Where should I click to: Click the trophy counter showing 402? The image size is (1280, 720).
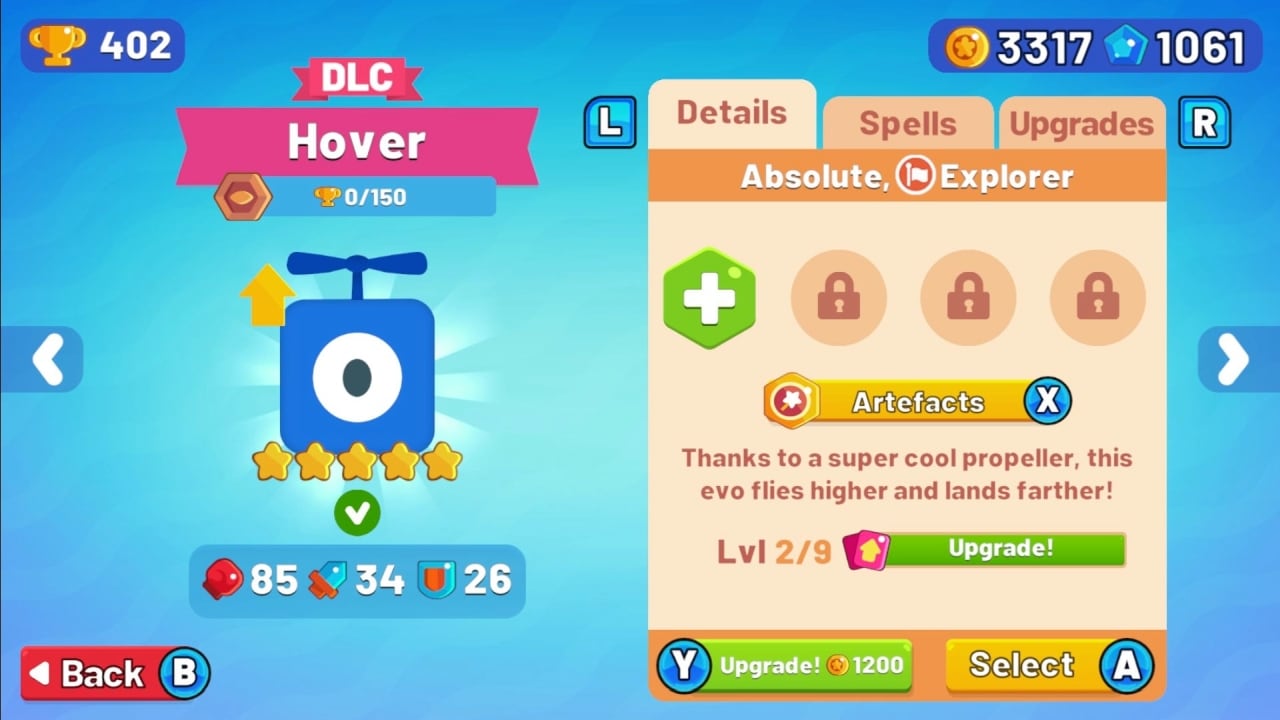point(100,45)
